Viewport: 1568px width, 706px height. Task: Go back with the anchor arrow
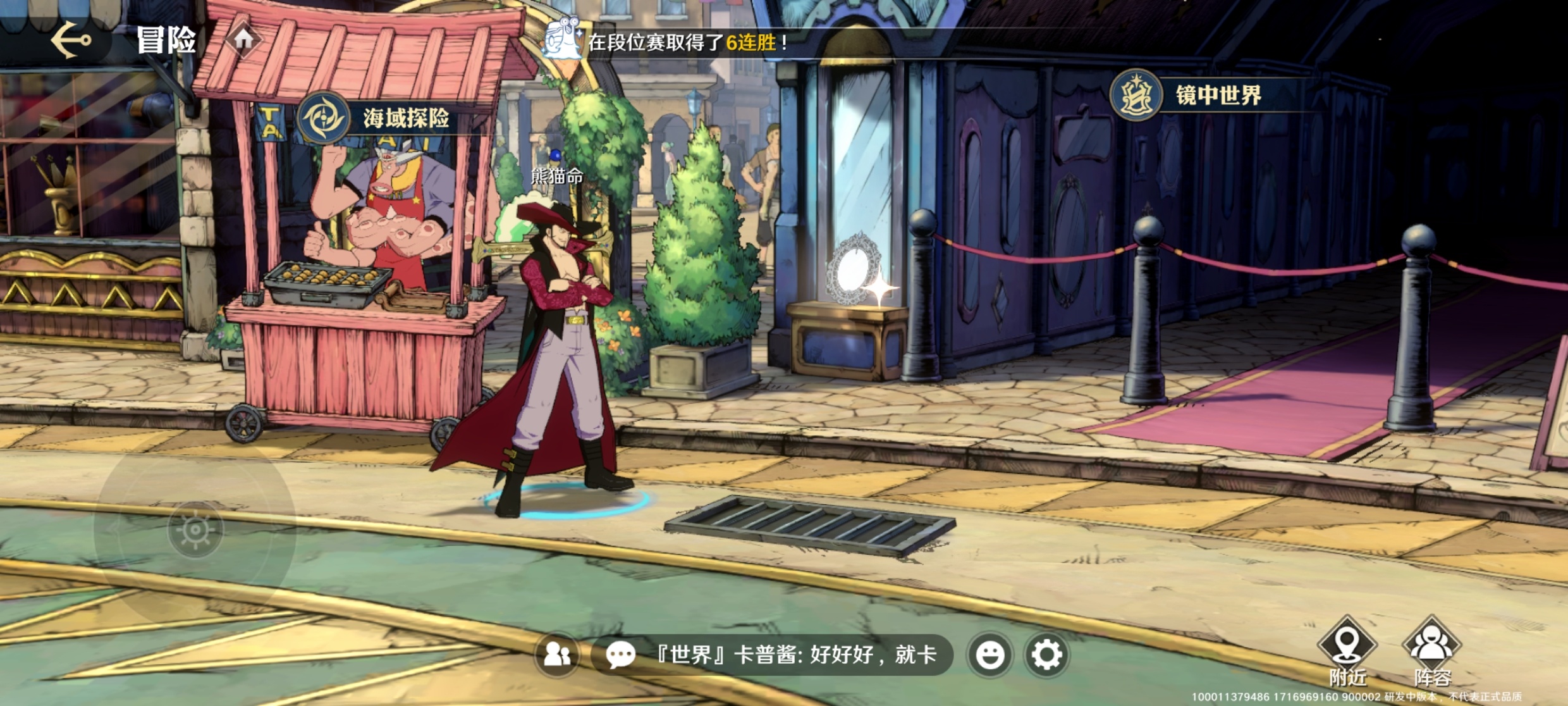(71, 40)
